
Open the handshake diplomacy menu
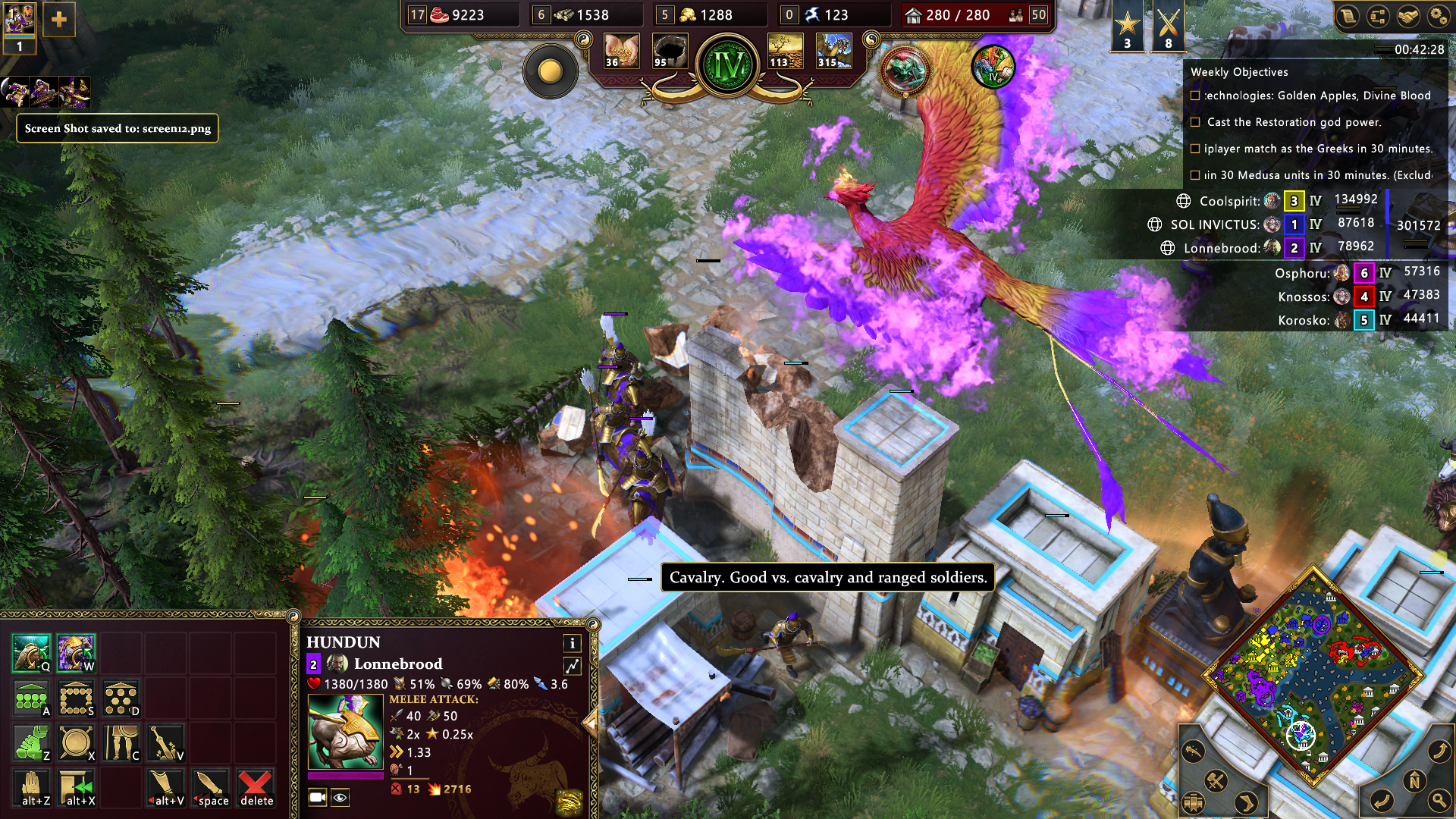1408,16
